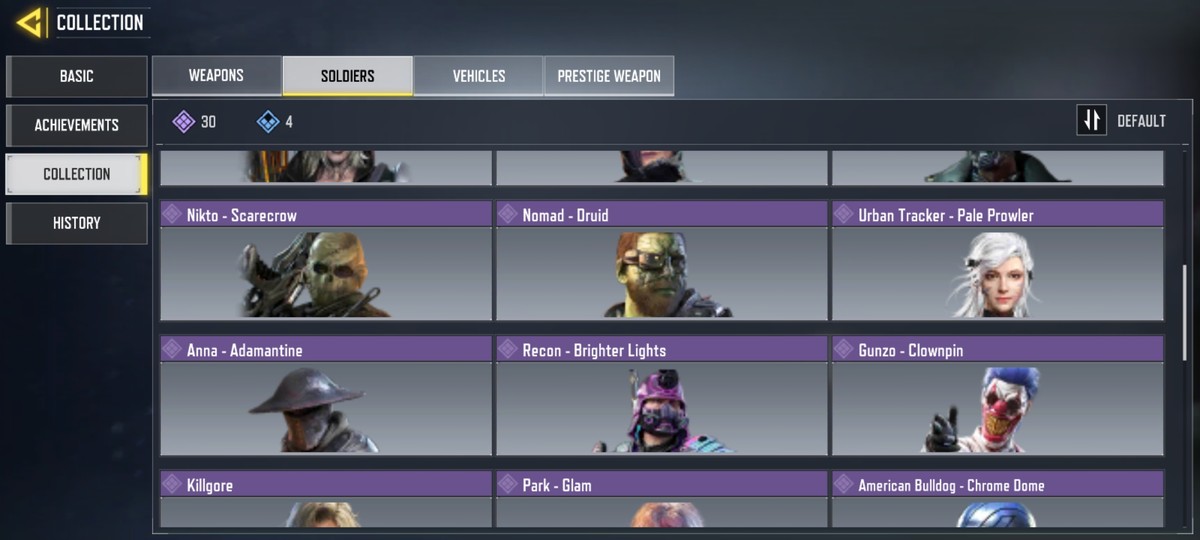
Task: Select the Anna - Adamantine soldier card
Action: [x=326, y=395]
